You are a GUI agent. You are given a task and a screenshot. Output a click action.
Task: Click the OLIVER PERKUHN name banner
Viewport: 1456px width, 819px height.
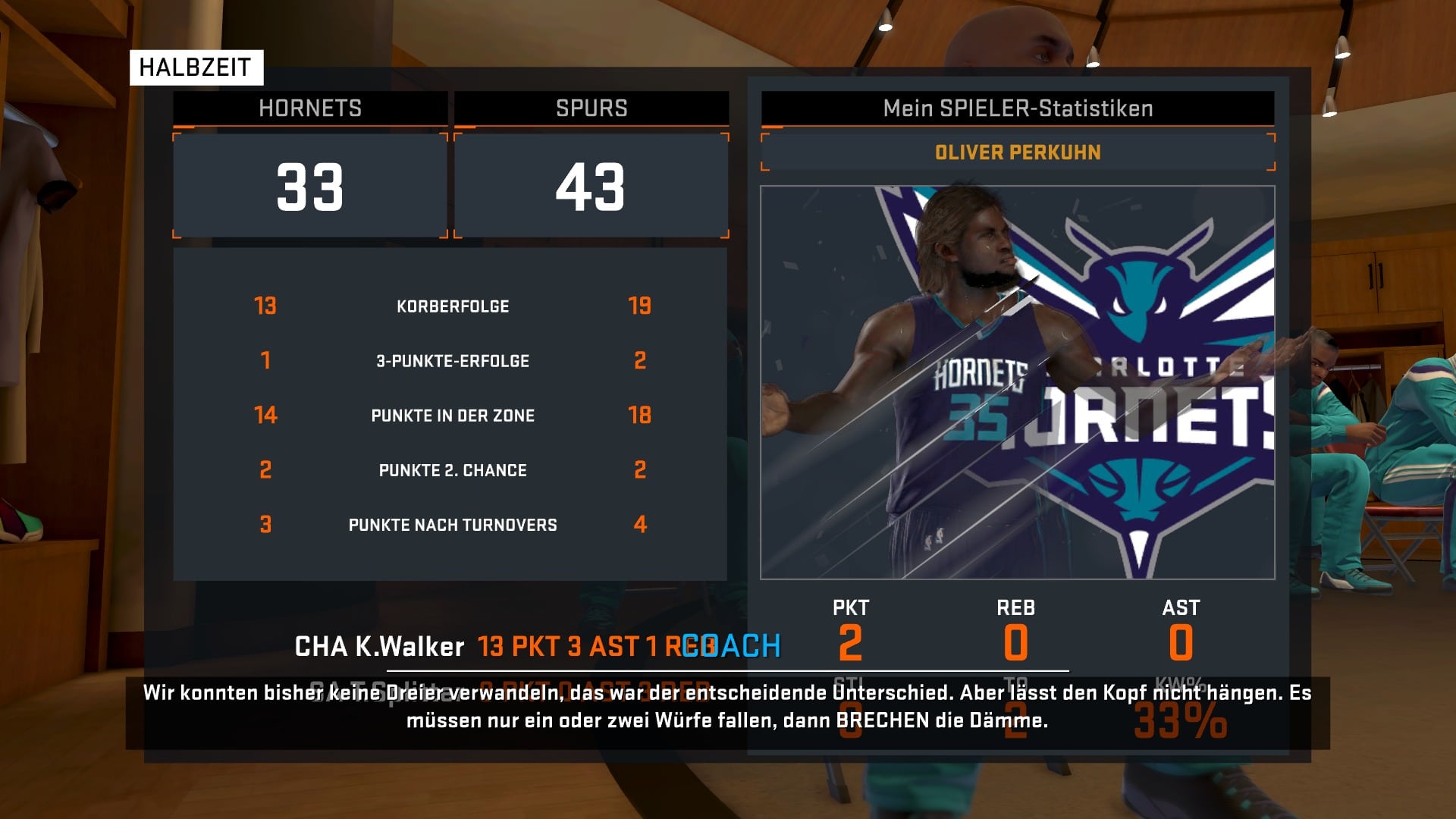pyautogui.click(x=1017, y=152)
